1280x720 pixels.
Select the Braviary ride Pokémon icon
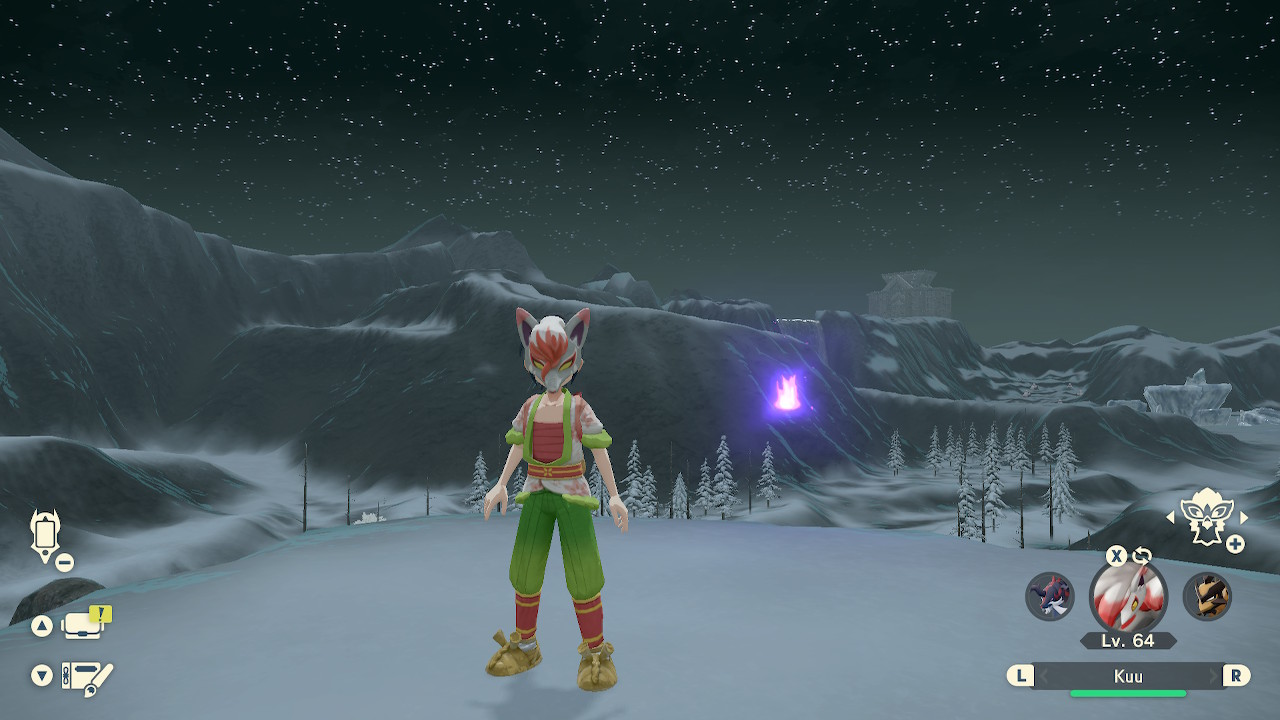1206,515
